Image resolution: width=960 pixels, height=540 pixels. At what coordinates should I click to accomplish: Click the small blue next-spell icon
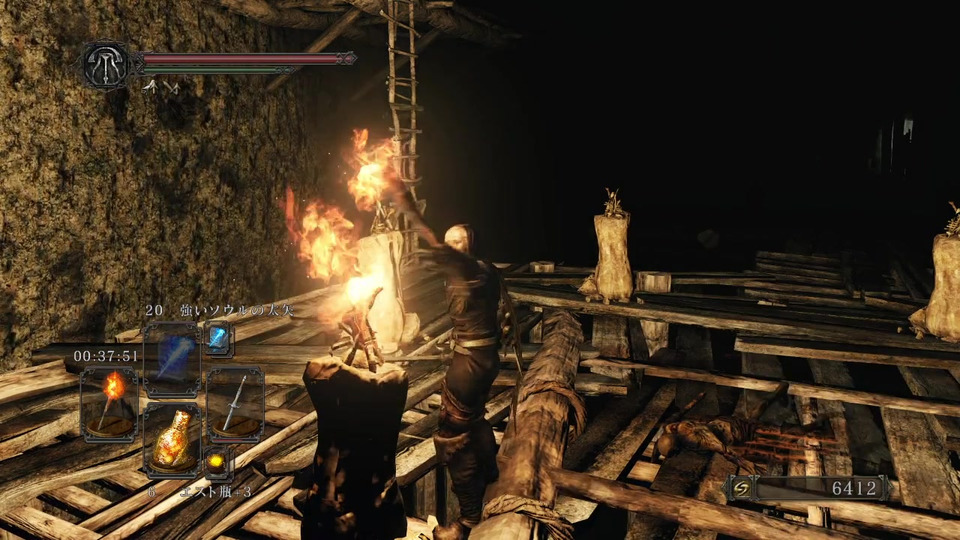218,339
